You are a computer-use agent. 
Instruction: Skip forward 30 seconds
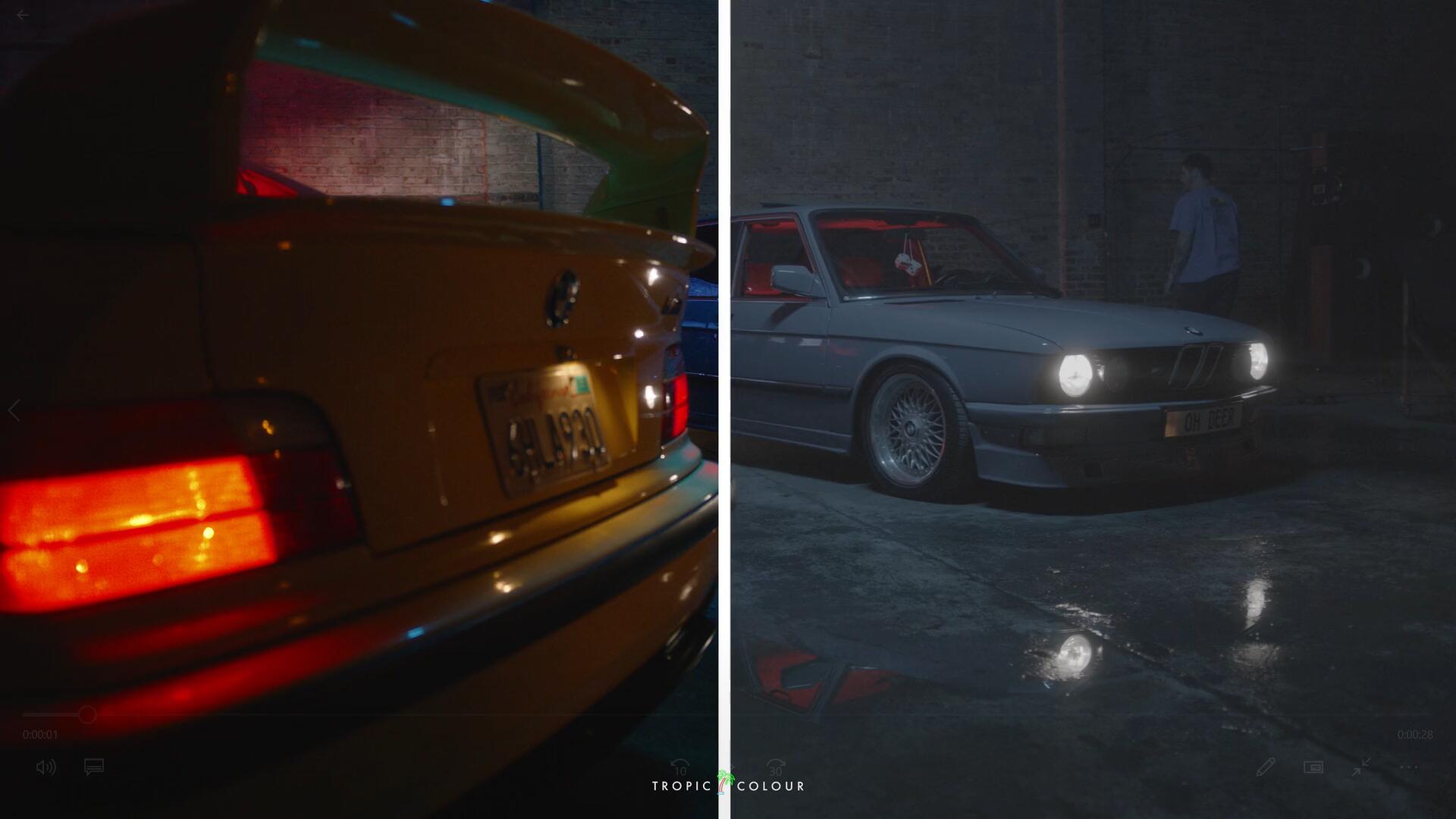[x=775, y=767]
